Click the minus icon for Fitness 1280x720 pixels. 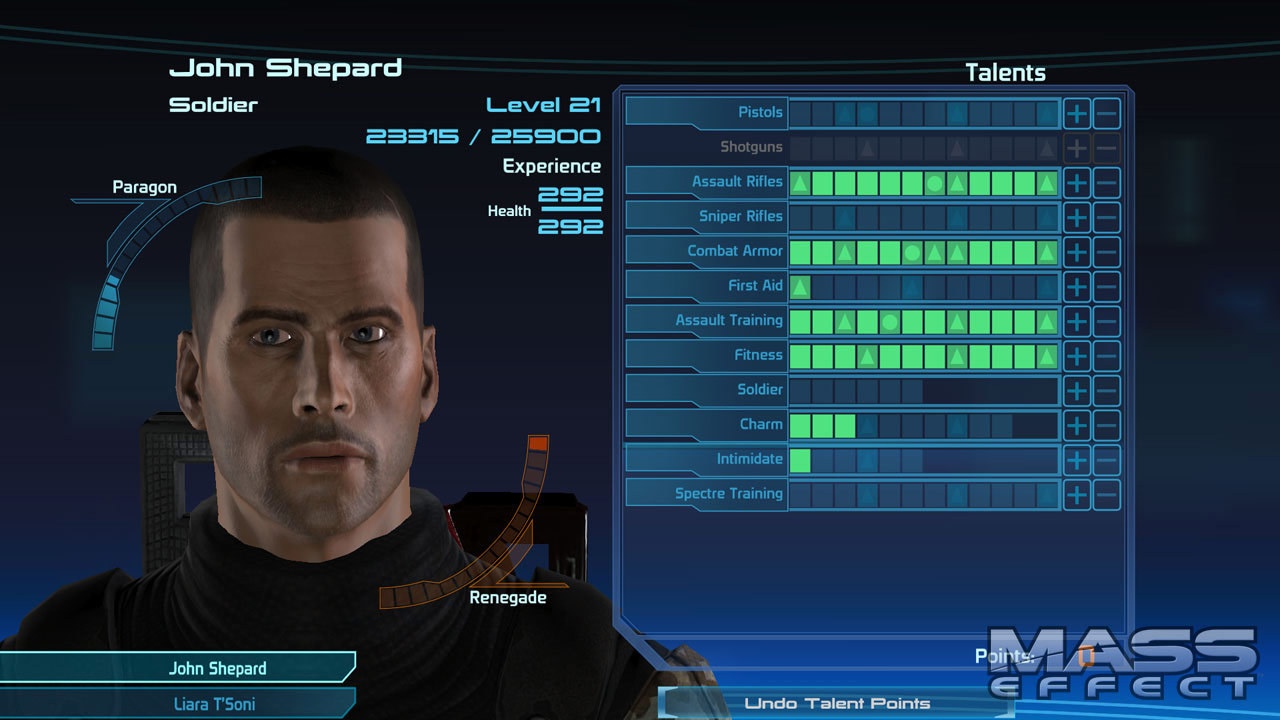pyautogui.click(x=1107, y=355)
